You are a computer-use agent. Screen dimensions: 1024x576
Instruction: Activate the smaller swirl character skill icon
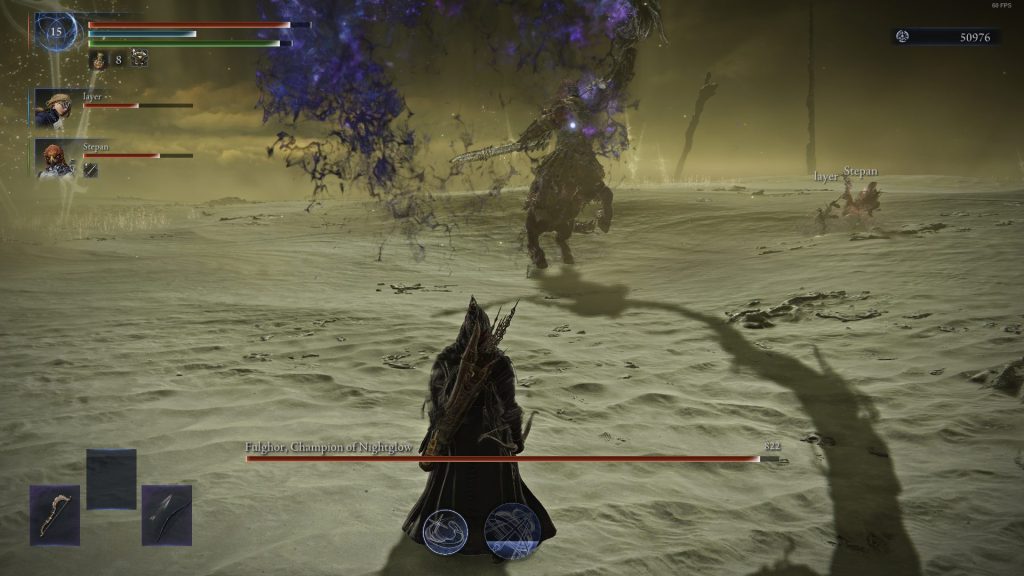tap(445, 530)
